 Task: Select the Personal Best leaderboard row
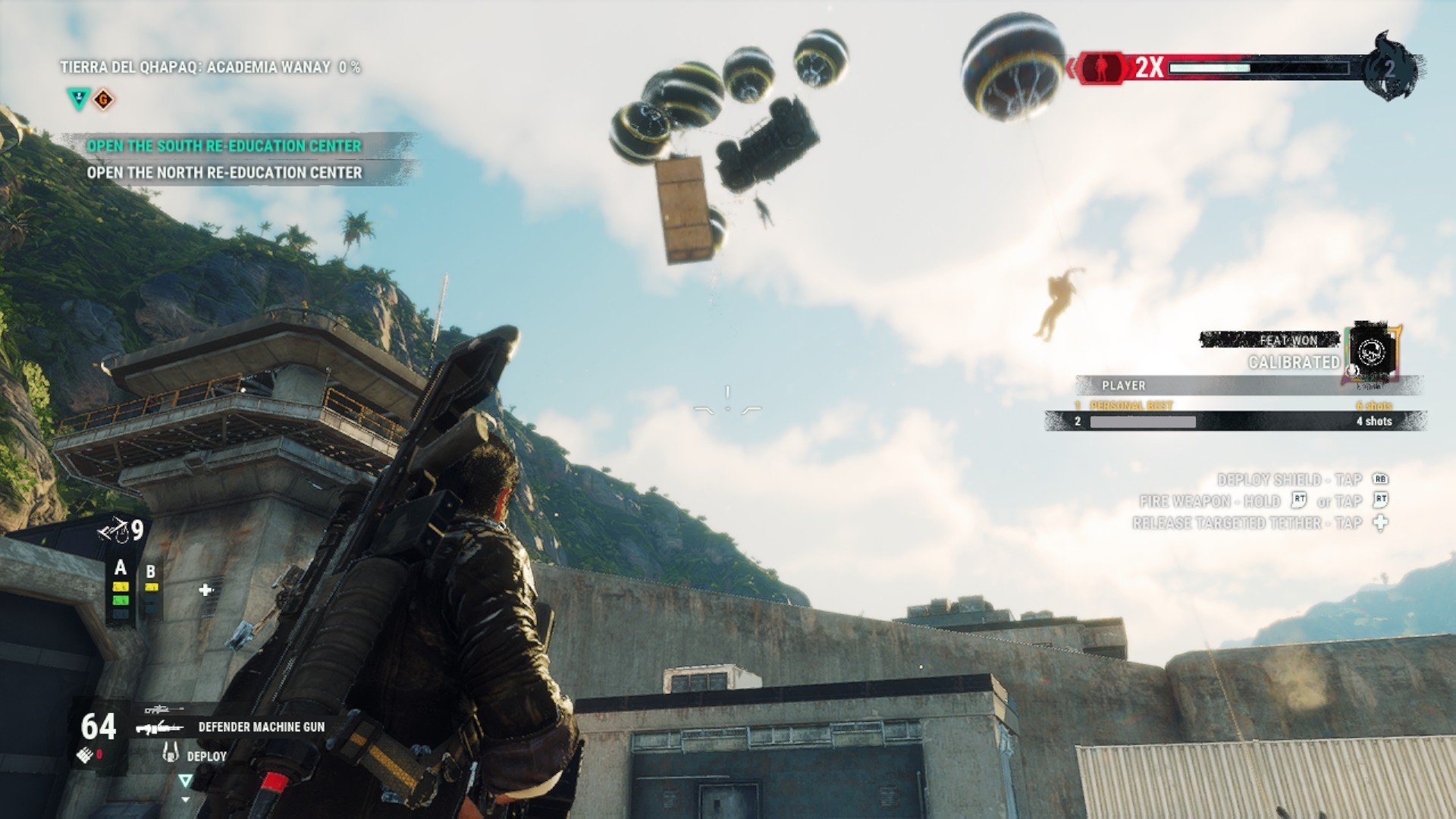(x=1235, y=406)
